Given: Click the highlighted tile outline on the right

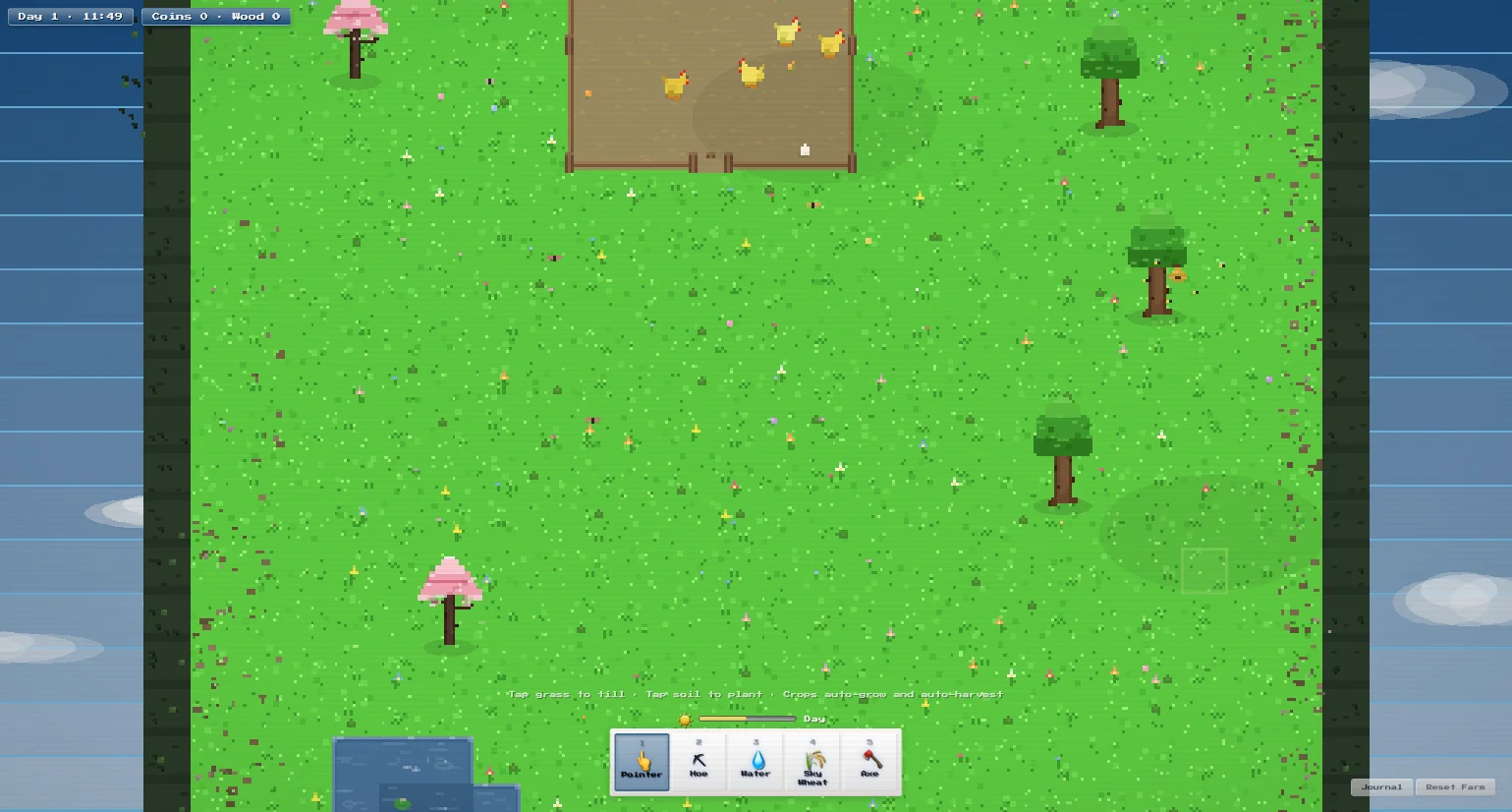Looking at the screenshot, I should 1204,569.
